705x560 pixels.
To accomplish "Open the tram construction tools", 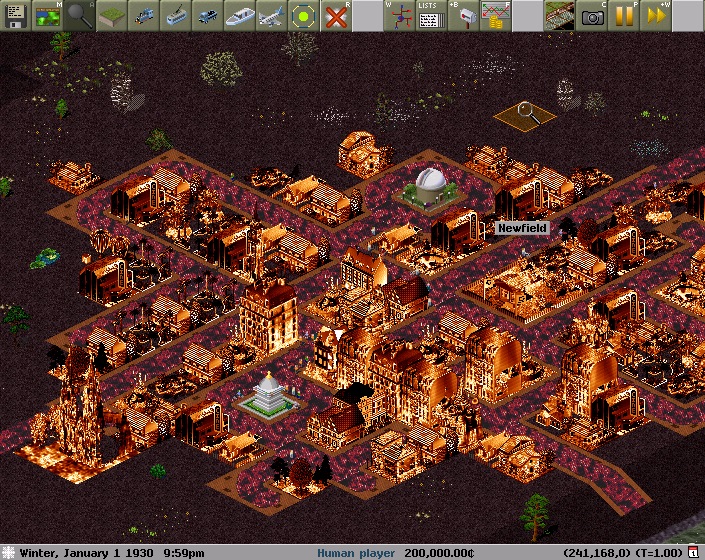I will tap(177, 15).
